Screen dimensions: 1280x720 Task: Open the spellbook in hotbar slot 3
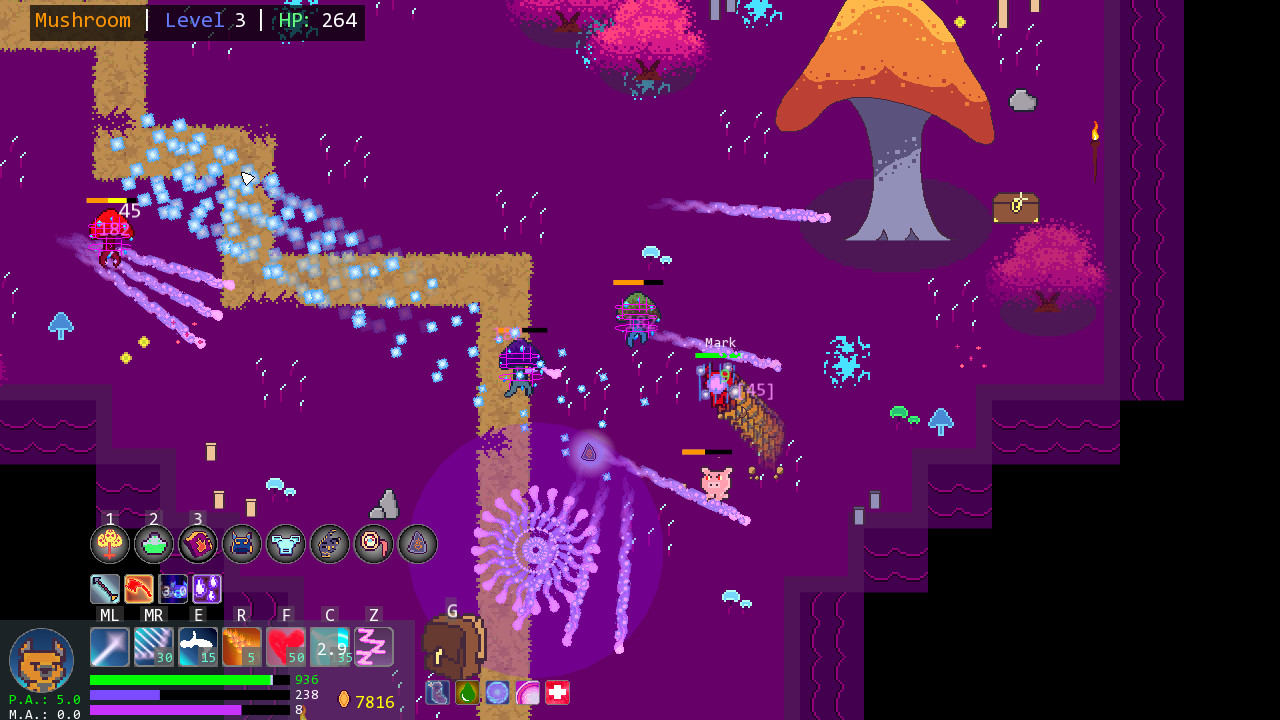pyautogui.click(x=197, y=543)
